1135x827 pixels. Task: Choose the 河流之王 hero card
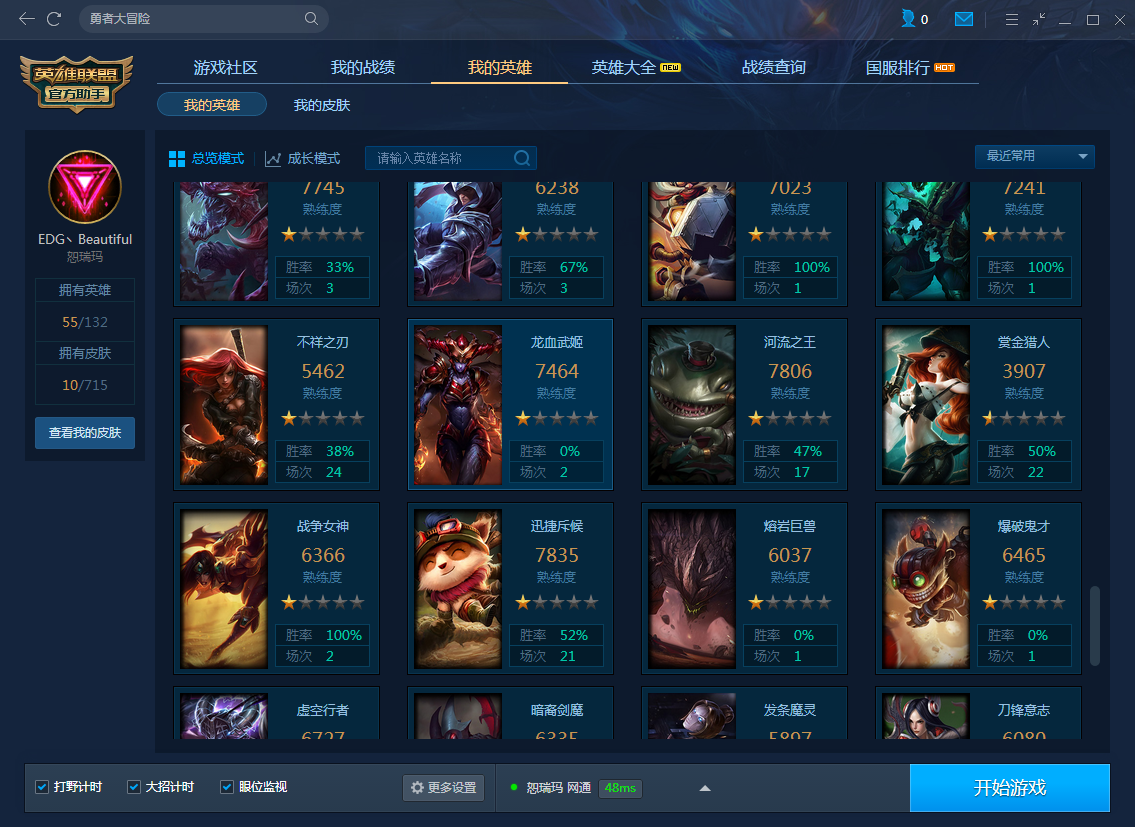click(744, 404)
